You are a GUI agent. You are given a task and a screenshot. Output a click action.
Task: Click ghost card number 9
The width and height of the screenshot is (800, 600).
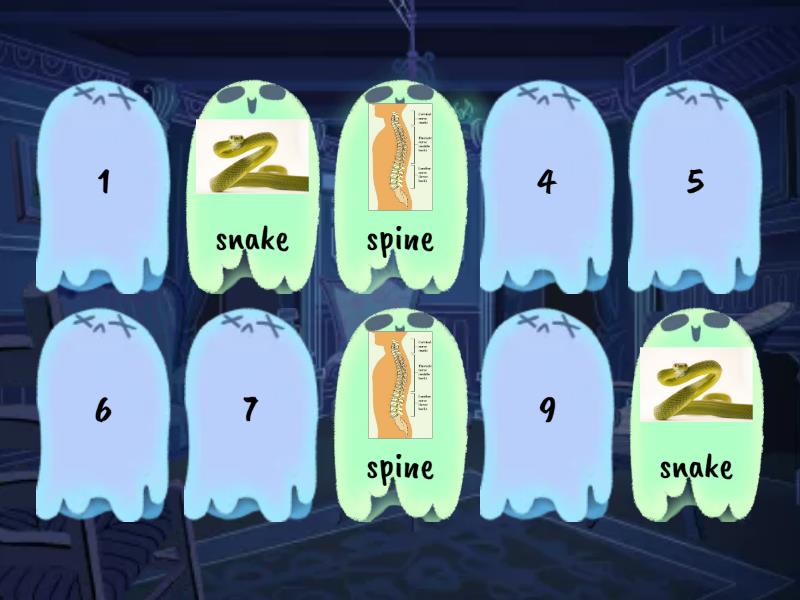546,412
